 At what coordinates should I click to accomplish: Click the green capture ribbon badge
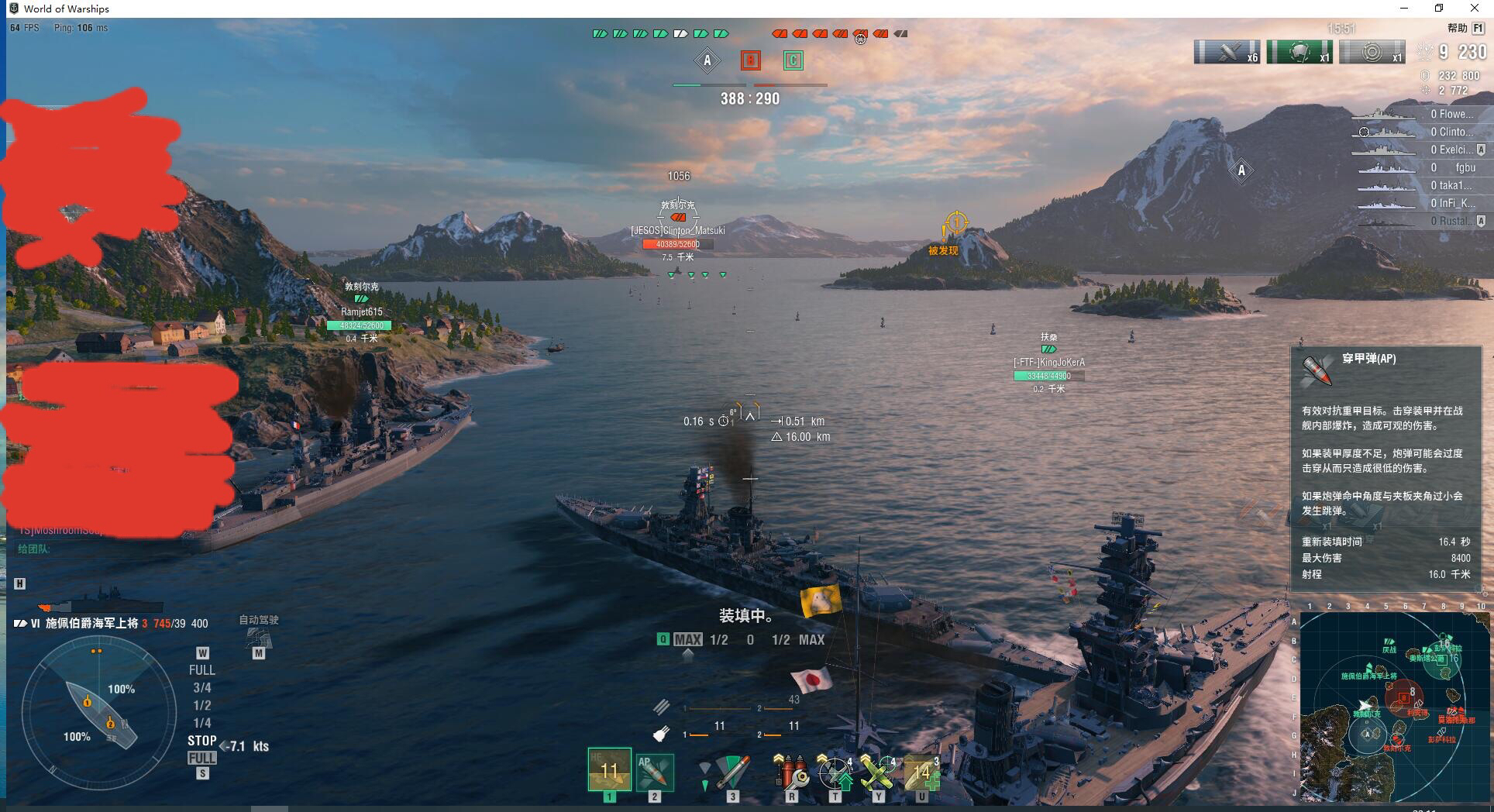(1300, 53)
